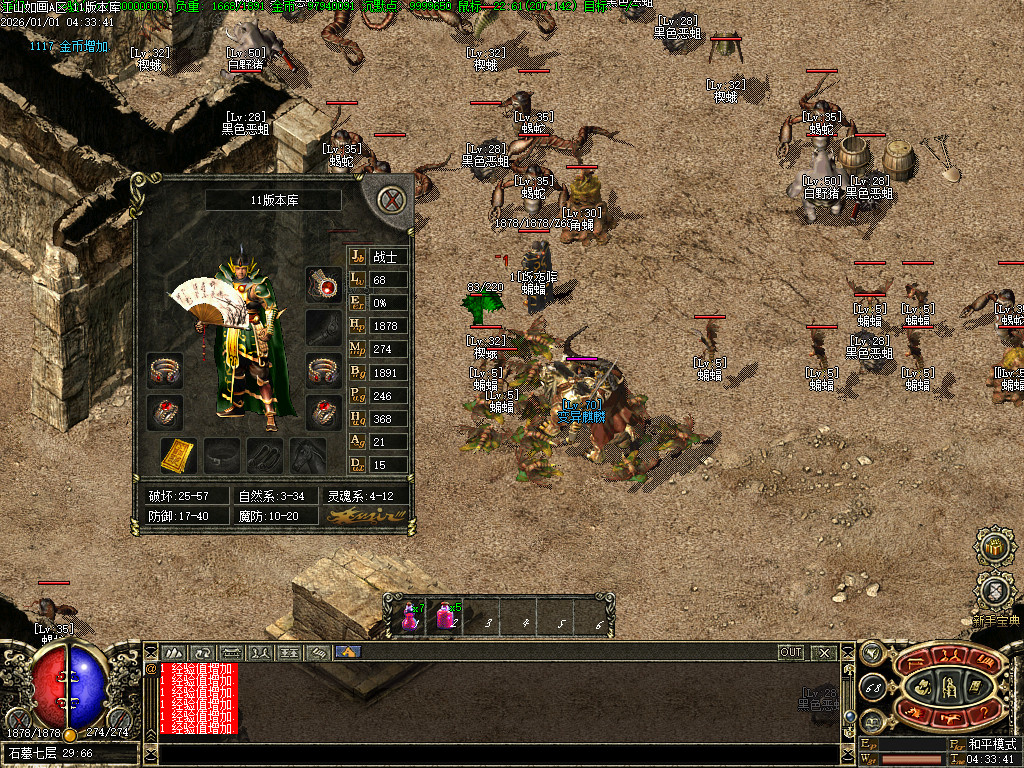Click the level 68 round button
Screen dimensions: 1024x768
(871, 686)
